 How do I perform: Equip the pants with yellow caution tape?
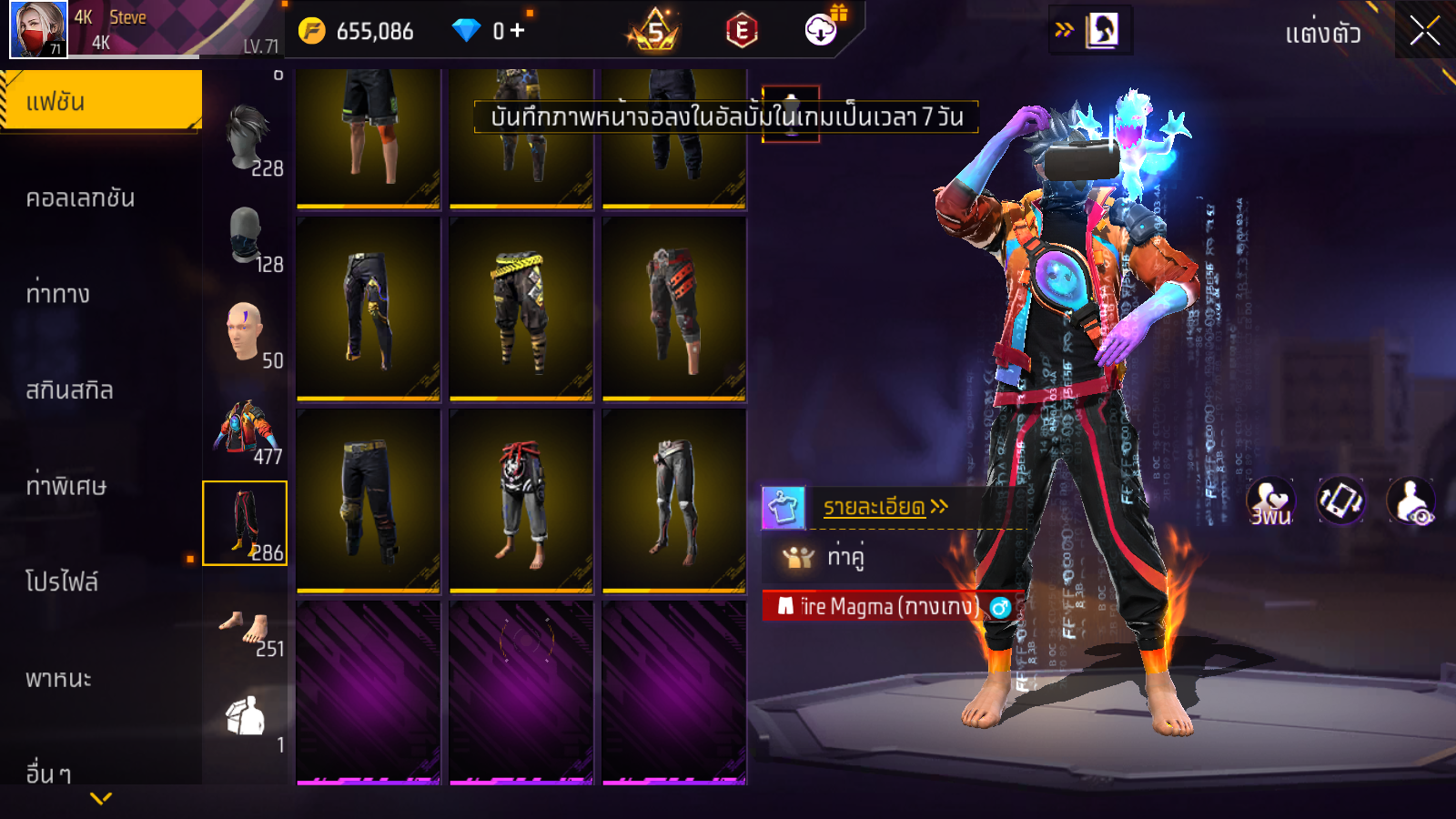(x=521, y=308)
